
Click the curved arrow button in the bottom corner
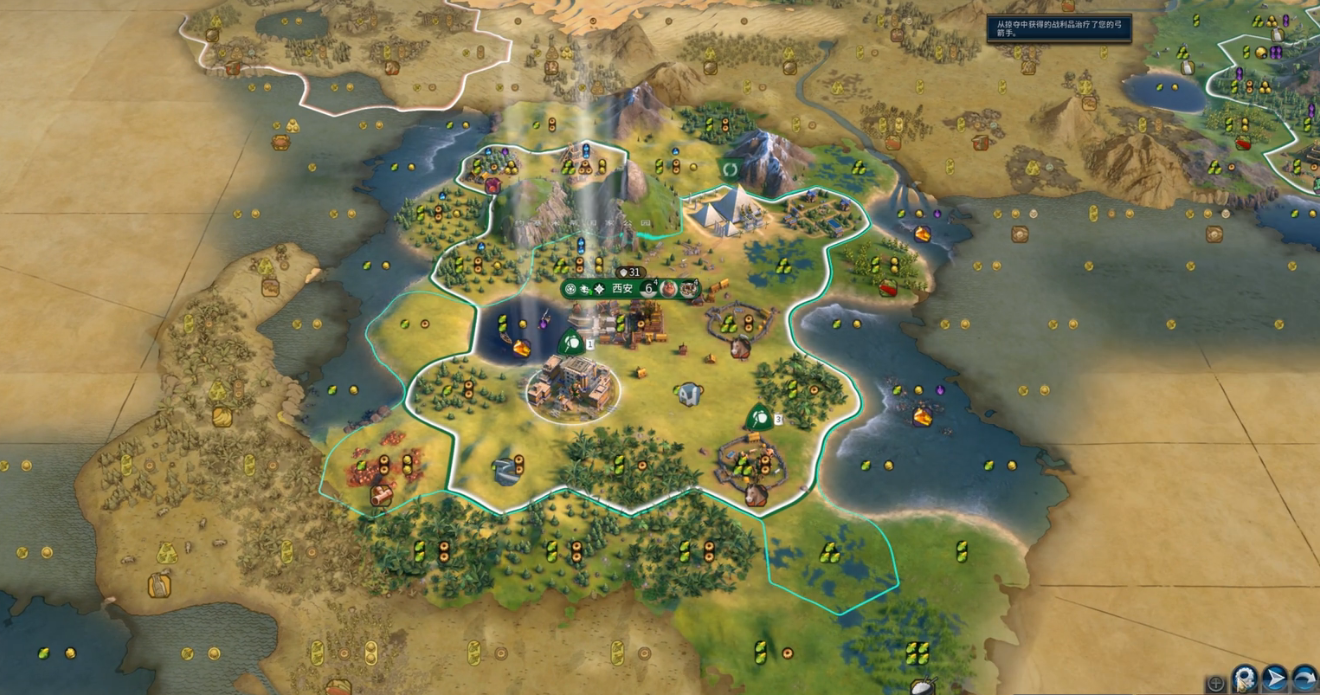[1305, 679]
